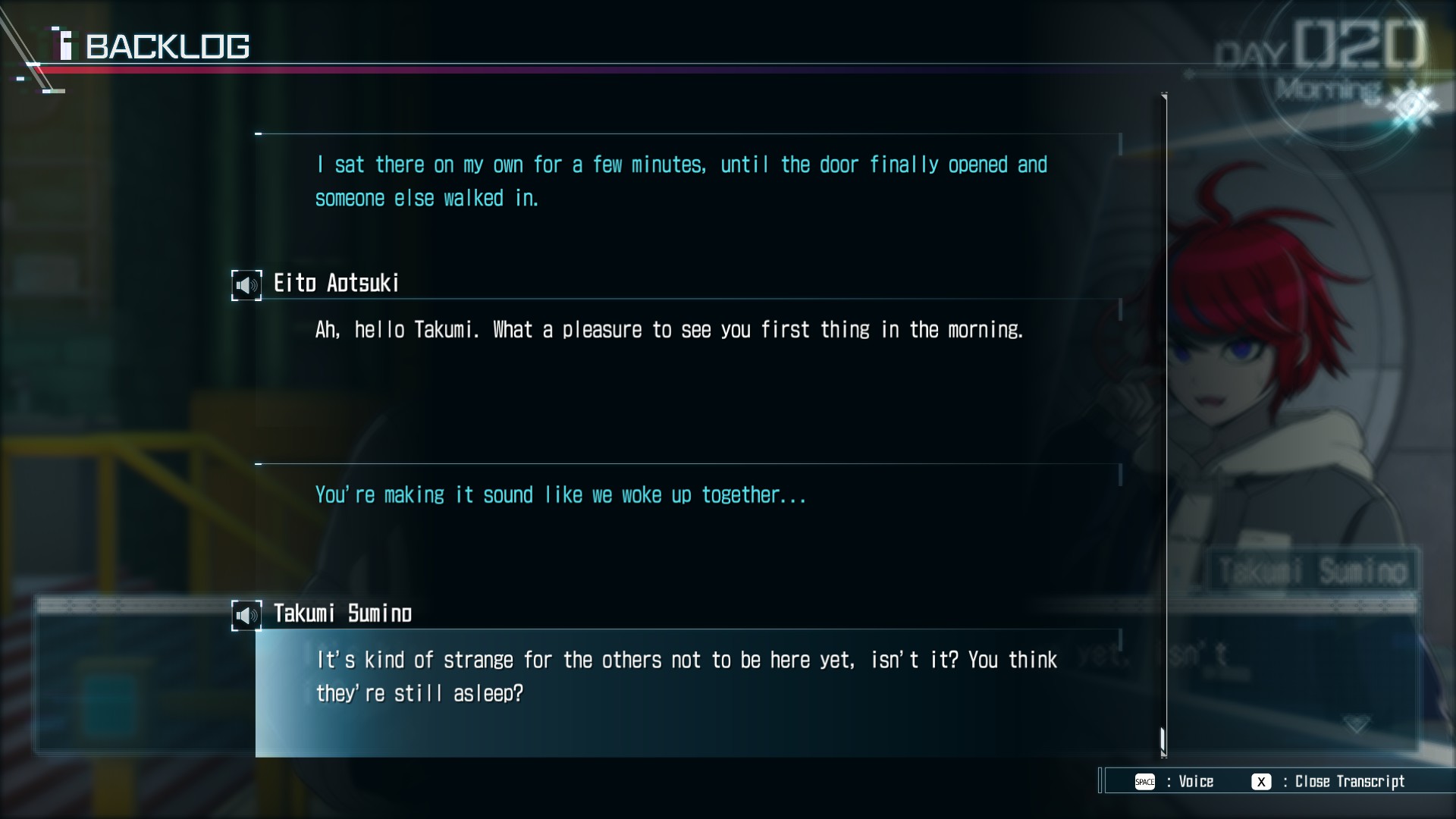Select Takumi's 'still asleep?' backlog entry
Screen dimensions: 1456x819
[686, 676]
